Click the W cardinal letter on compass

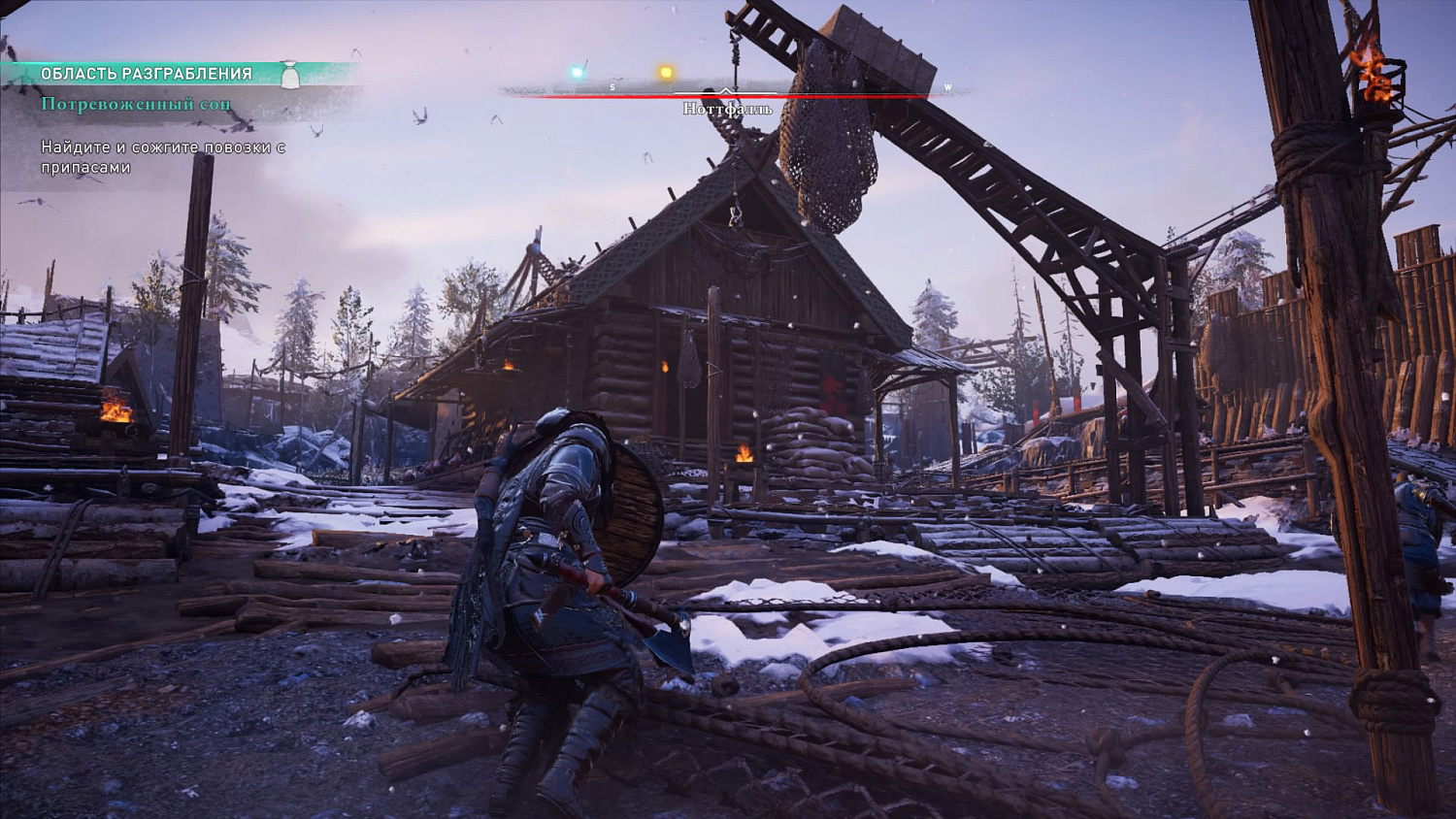click(x=947, y=87)
